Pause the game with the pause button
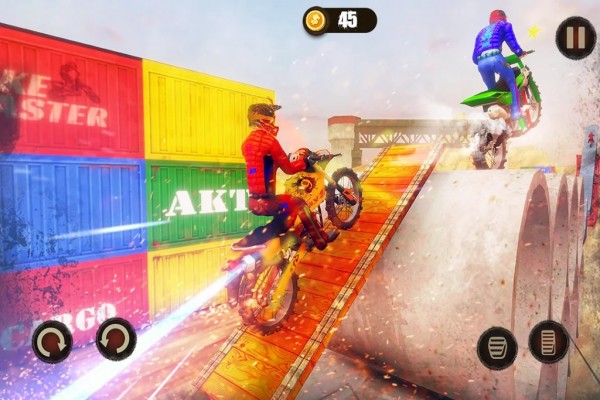This screenshot has width=600, height=400. tap(575, 38)
